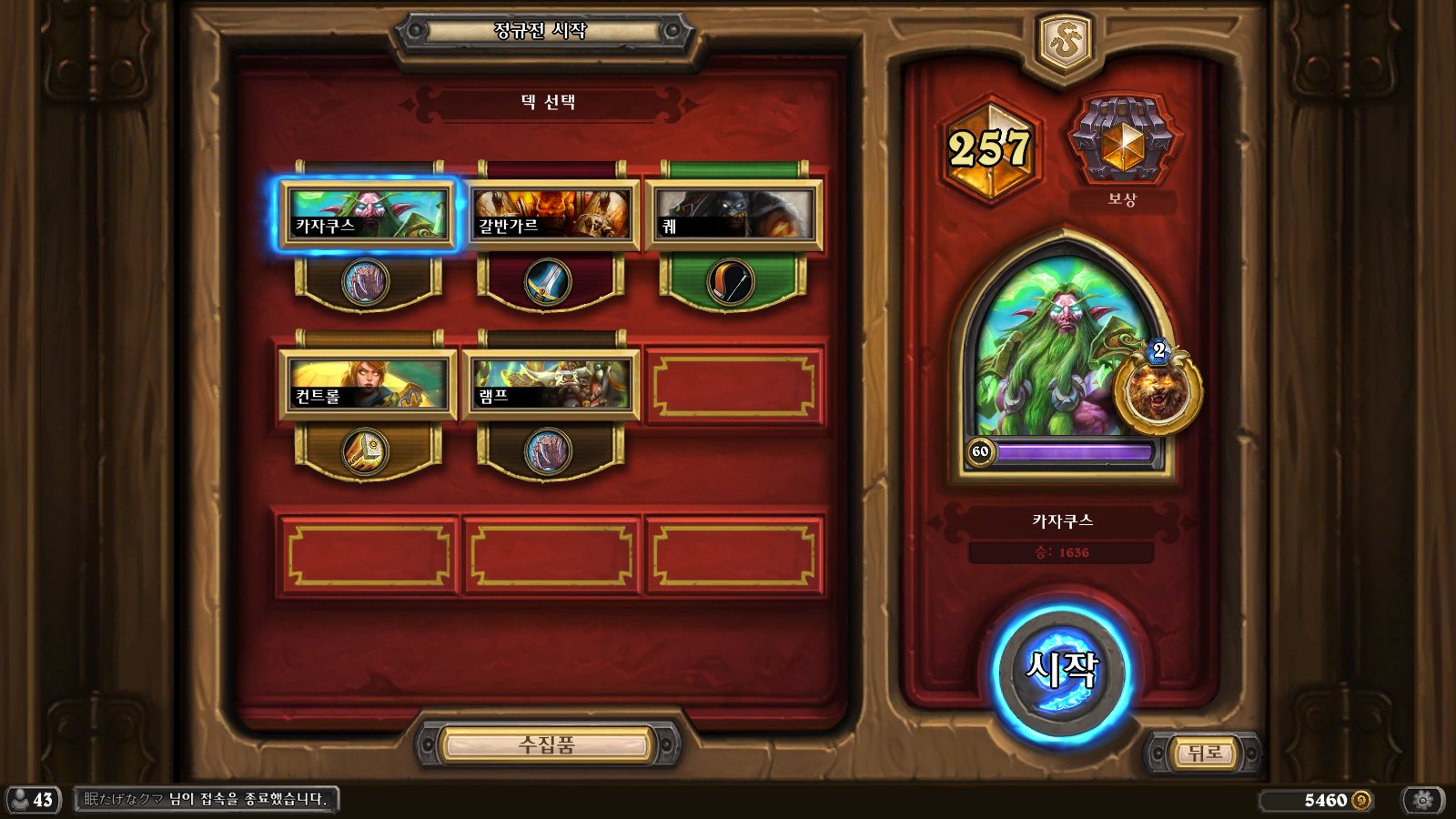Image resolution: width=1456 pixels, height=819 pixels.
Task: Select the 컨트롤 paladin deck
Action: 367,385
